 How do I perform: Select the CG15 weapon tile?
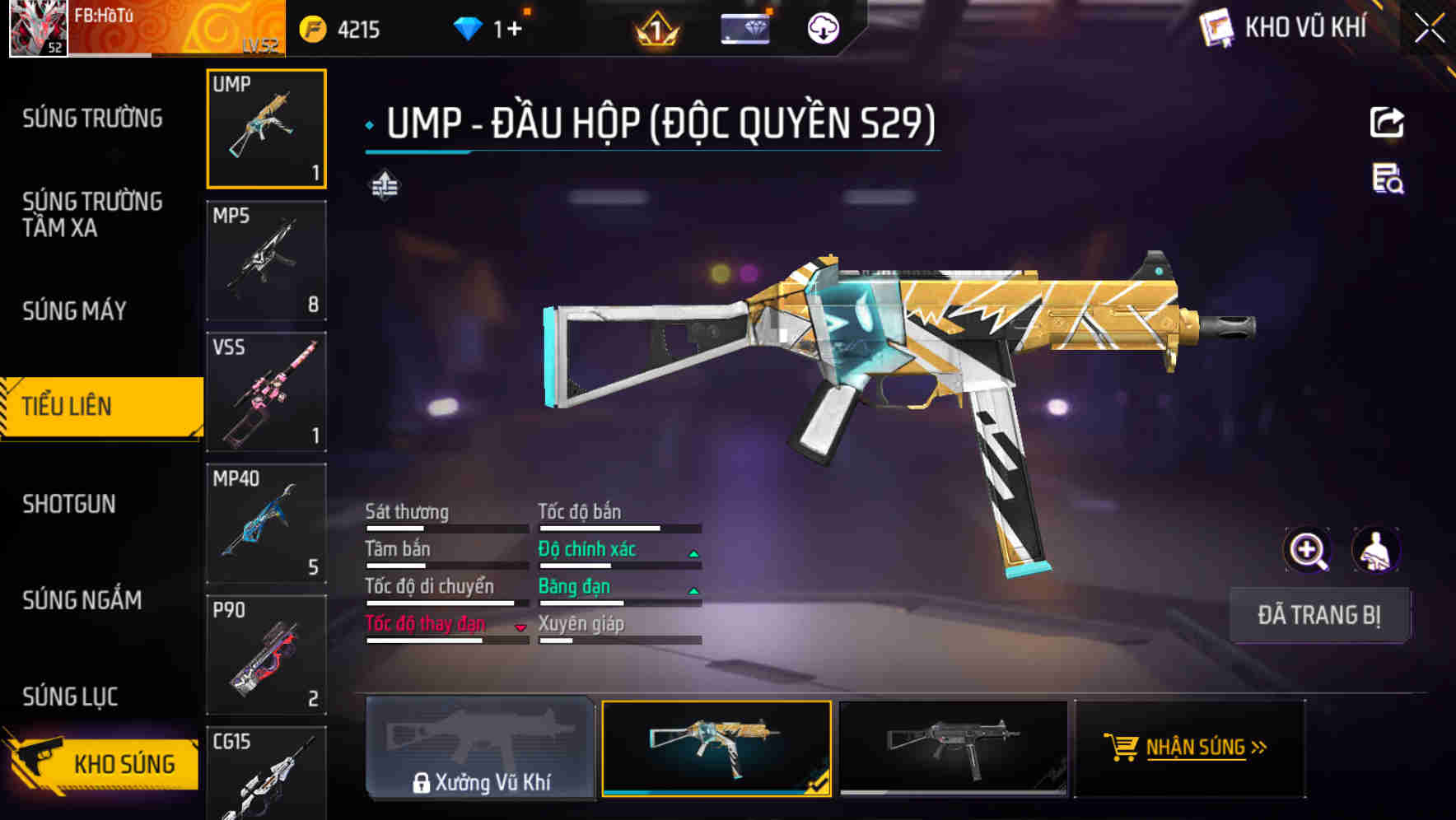coord(266,774)
